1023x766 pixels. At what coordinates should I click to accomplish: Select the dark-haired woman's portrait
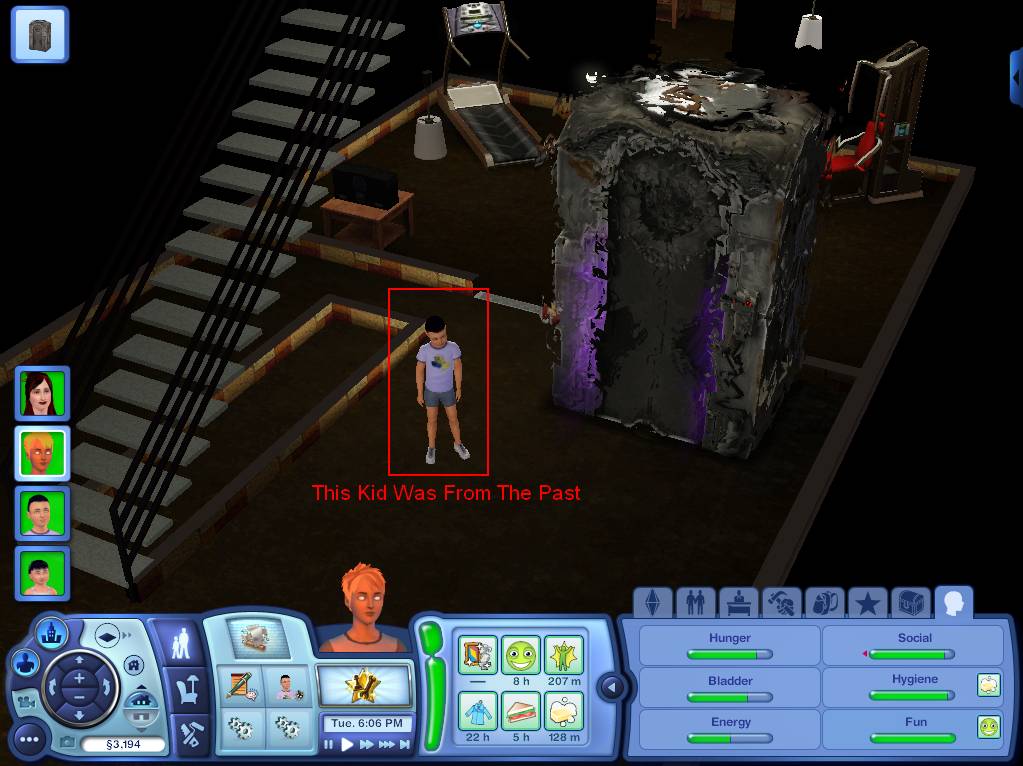(x=42, y=393)
